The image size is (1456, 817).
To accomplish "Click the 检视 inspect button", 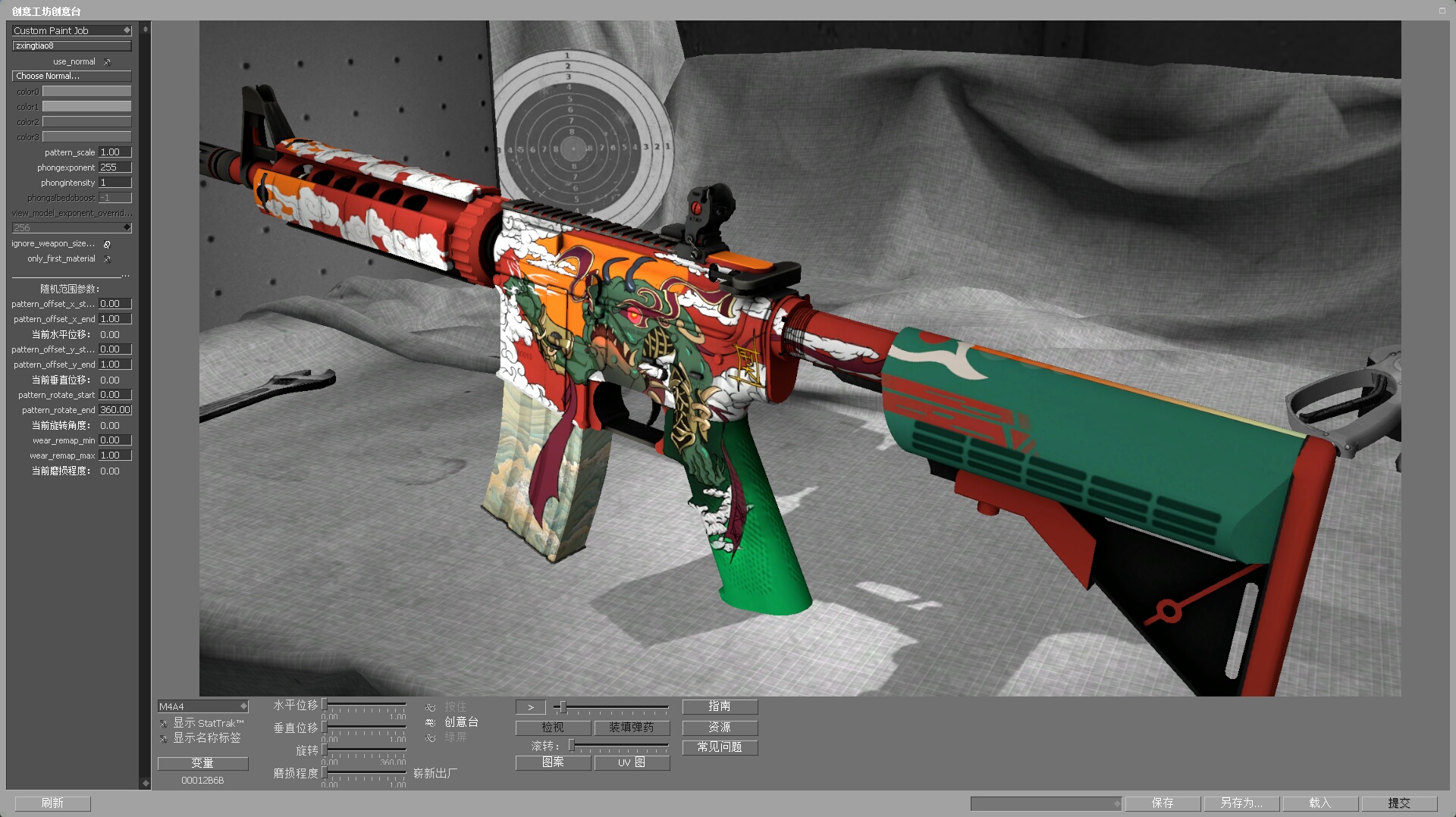I will point(553,728).
